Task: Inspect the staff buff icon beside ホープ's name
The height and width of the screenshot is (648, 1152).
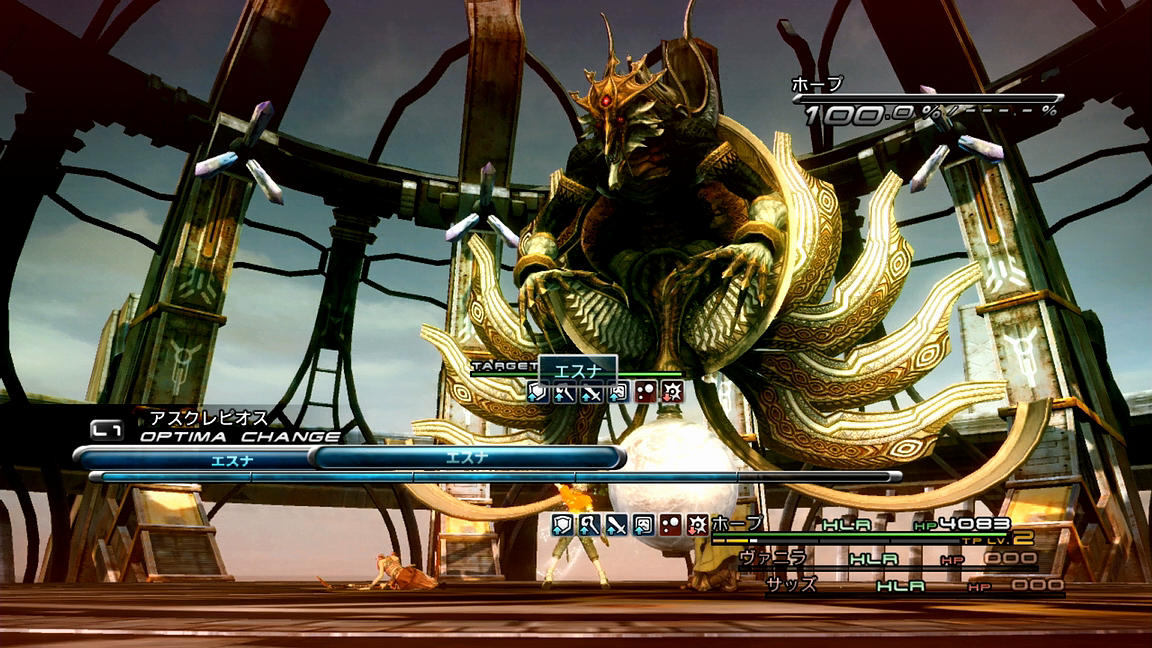Action: point(590,524)
